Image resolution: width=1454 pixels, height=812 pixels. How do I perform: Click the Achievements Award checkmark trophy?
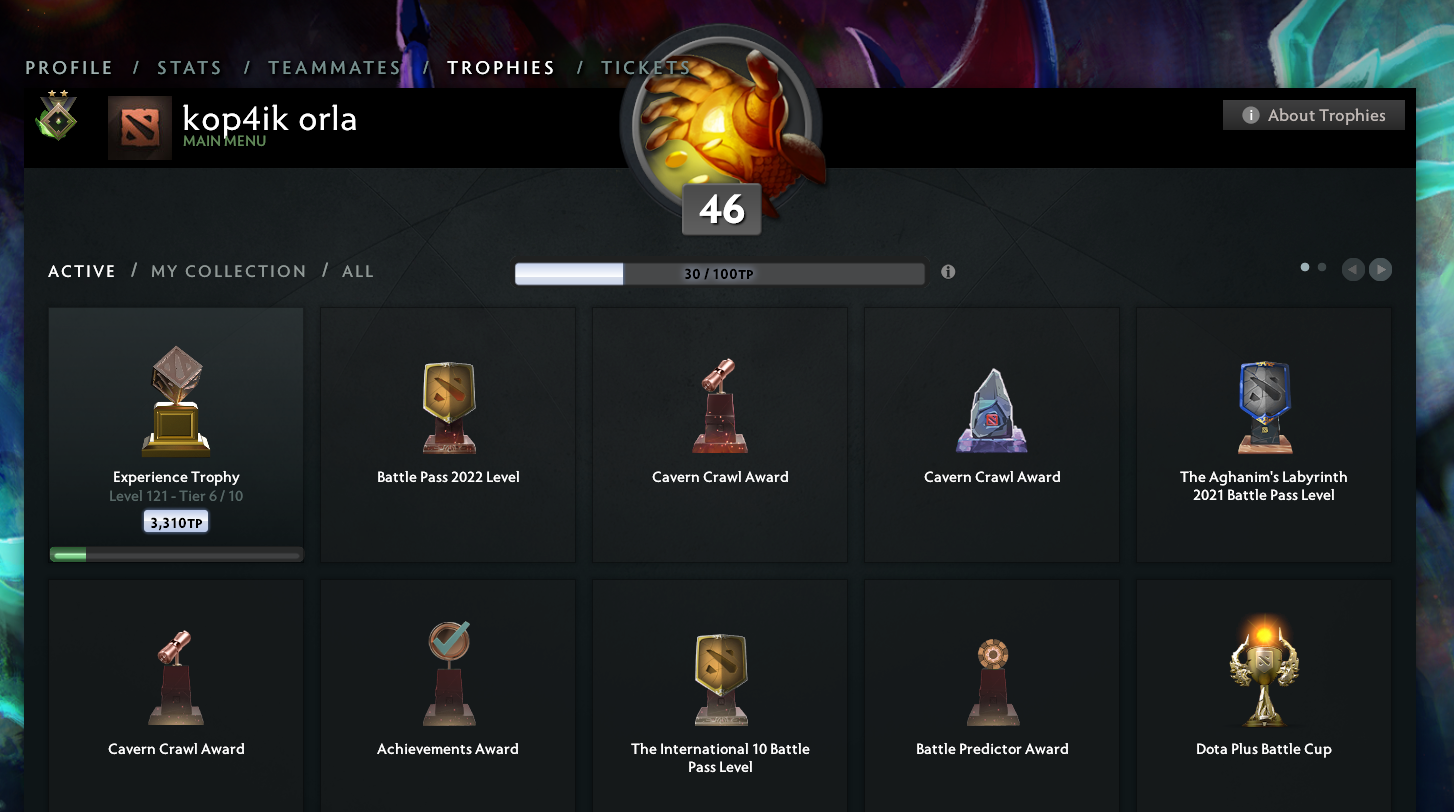(447, 670)
